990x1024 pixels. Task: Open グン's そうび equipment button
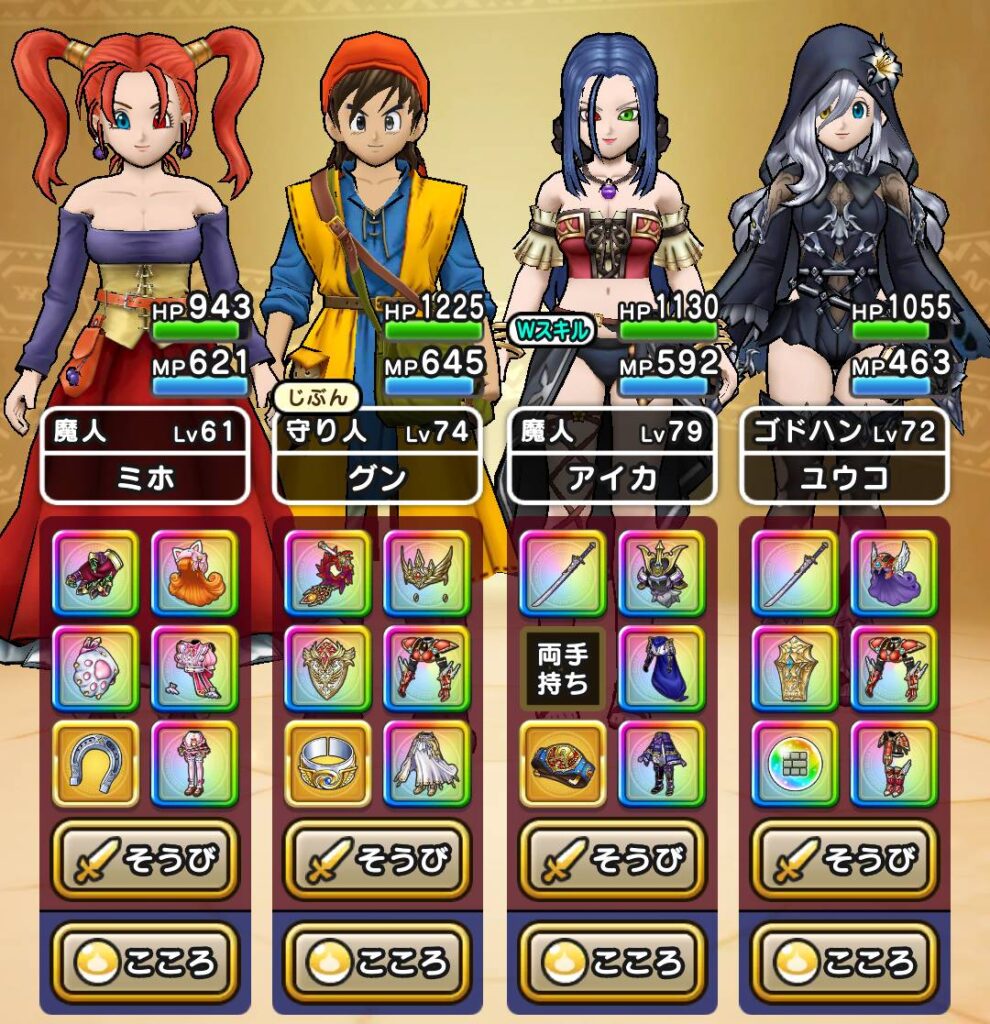[377, 859]
